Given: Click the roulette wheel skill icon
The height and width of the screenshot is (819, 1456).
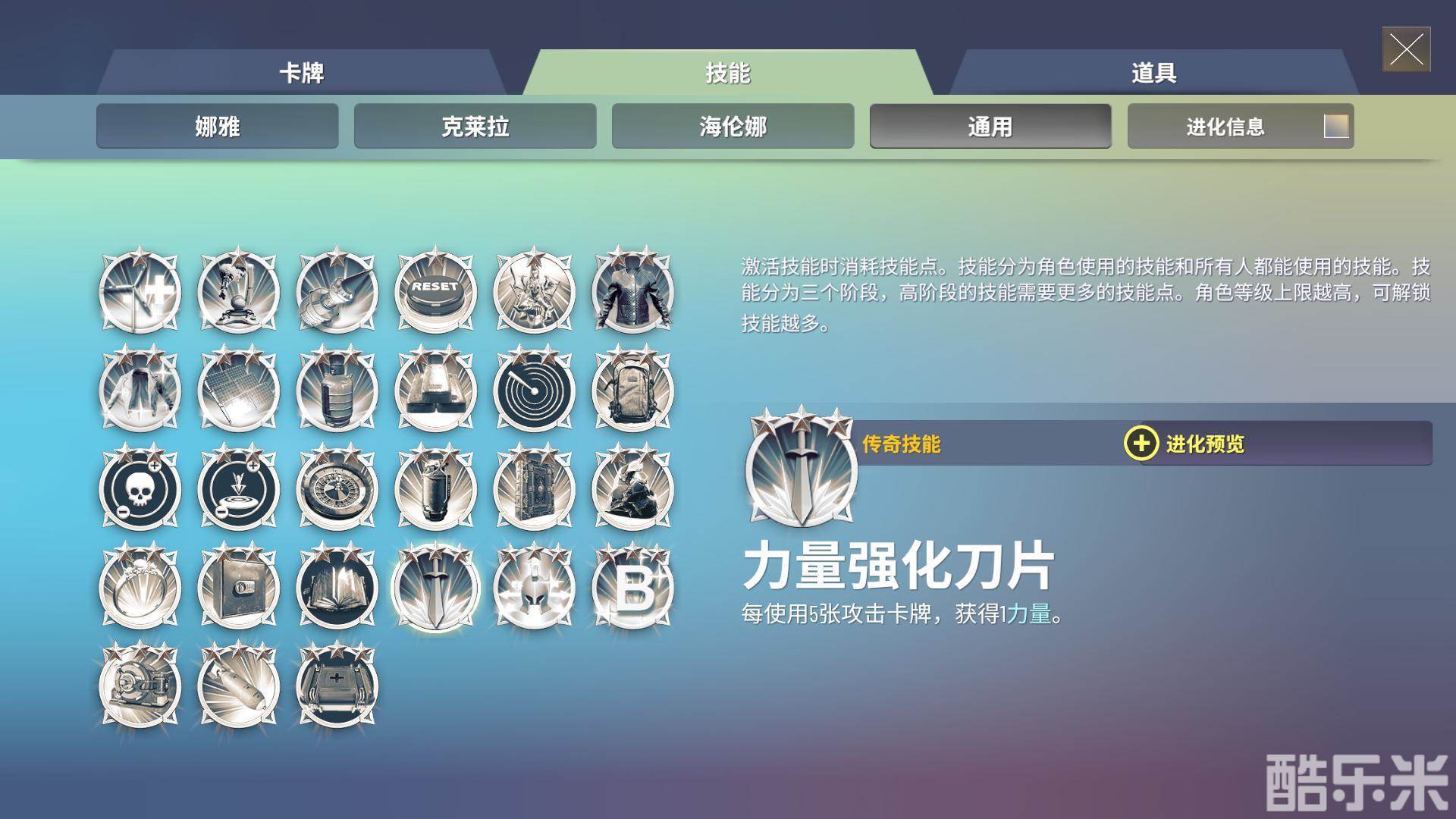Looking at the screenshot, I should tap(336, 489).
